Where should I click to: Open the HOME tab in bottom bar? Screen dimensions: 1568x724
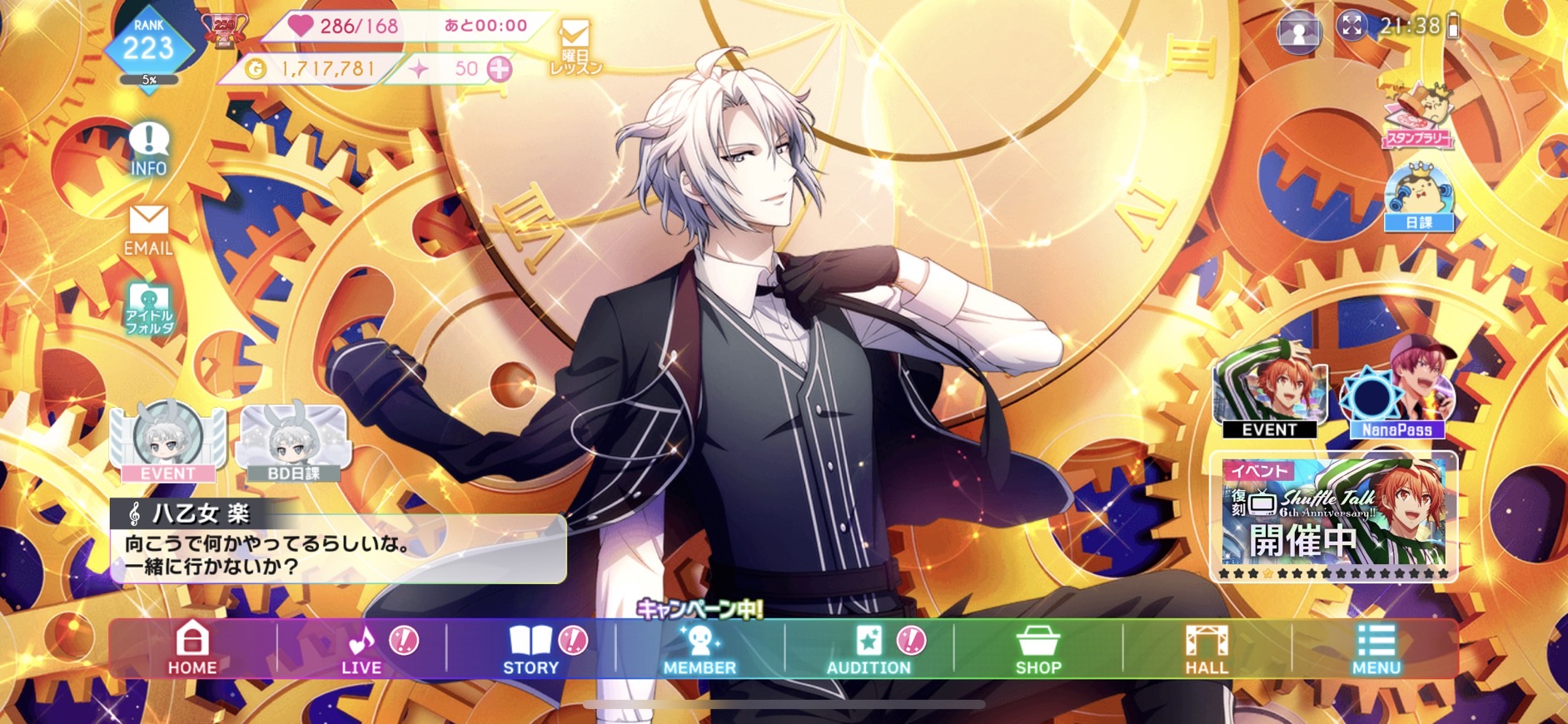(x=192, y=648)
